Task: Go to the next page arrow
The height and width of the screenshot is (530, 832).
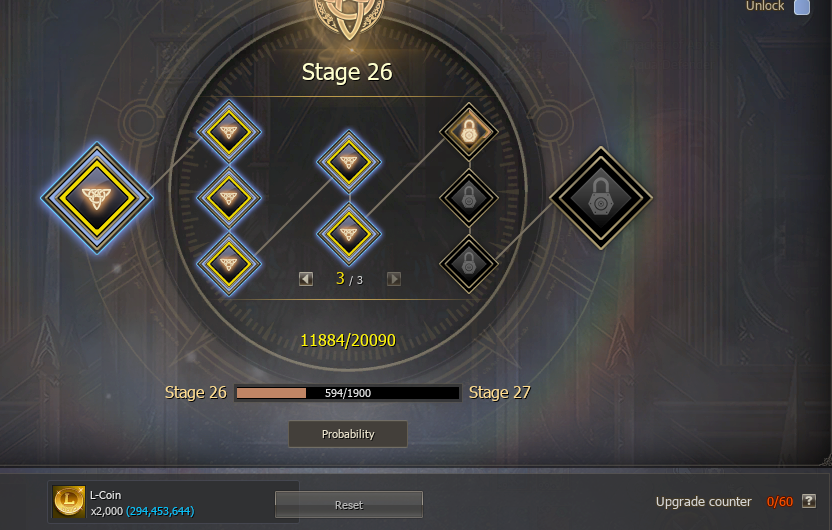Action: [394, 279]
